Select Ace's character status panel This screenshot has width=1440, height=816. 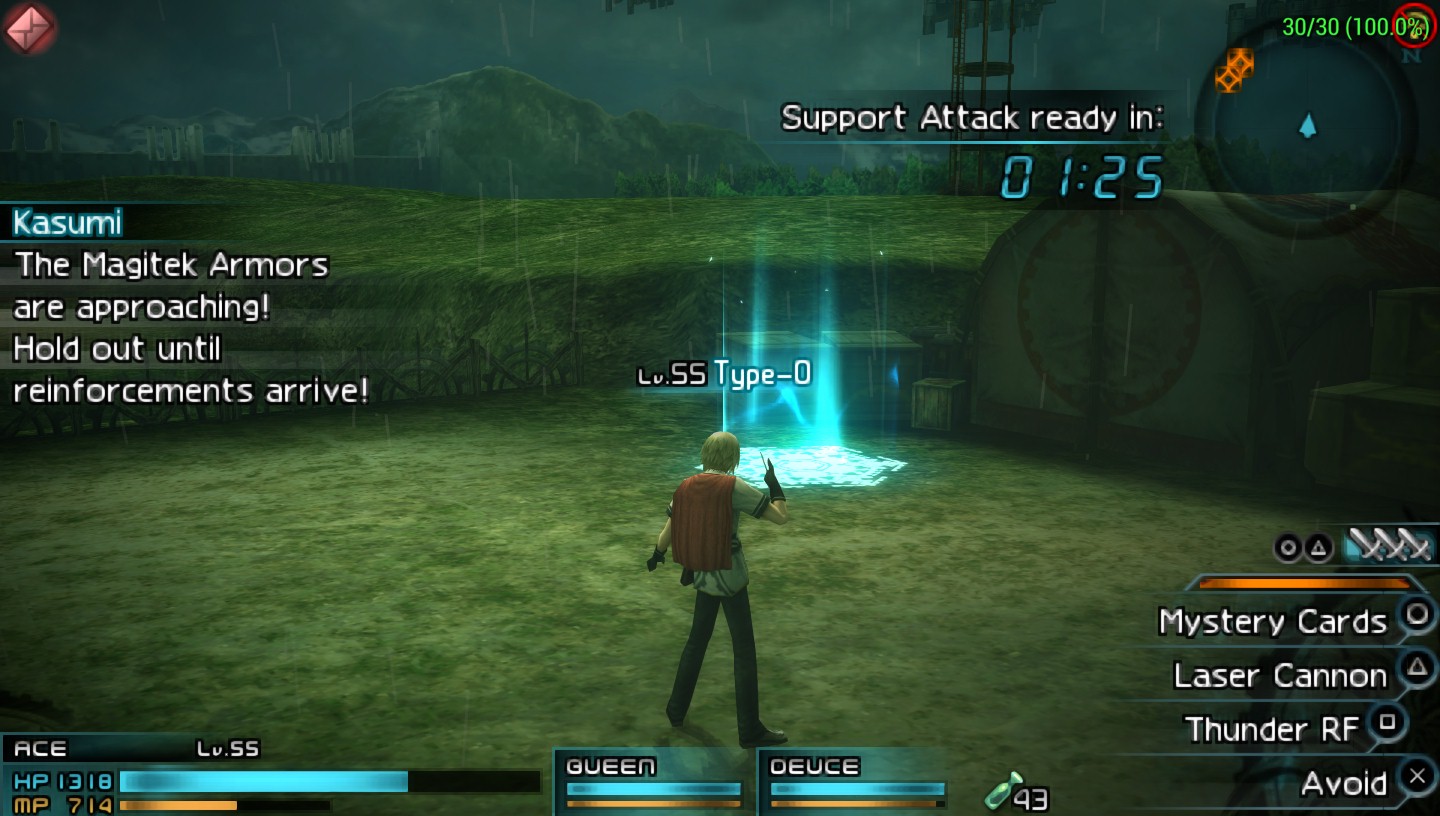[270, 776]
